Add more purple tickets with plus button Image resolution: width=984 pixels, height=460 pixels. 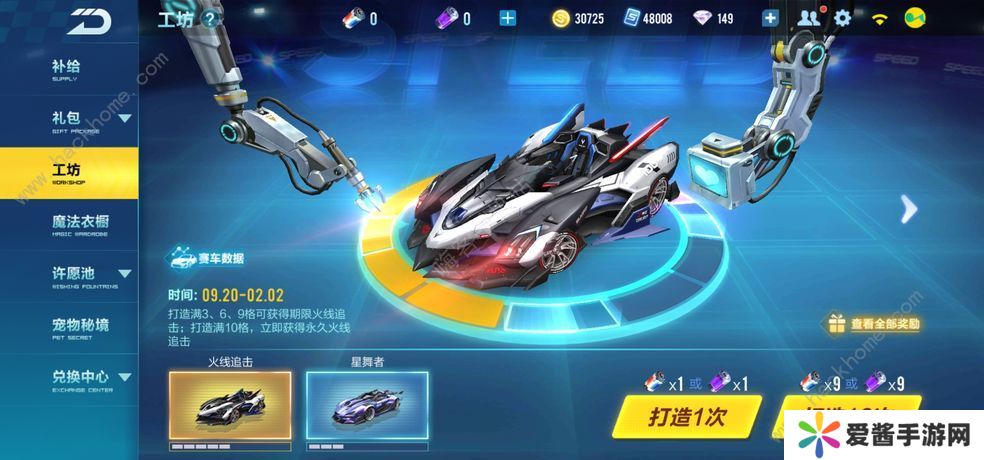(508, 18)
